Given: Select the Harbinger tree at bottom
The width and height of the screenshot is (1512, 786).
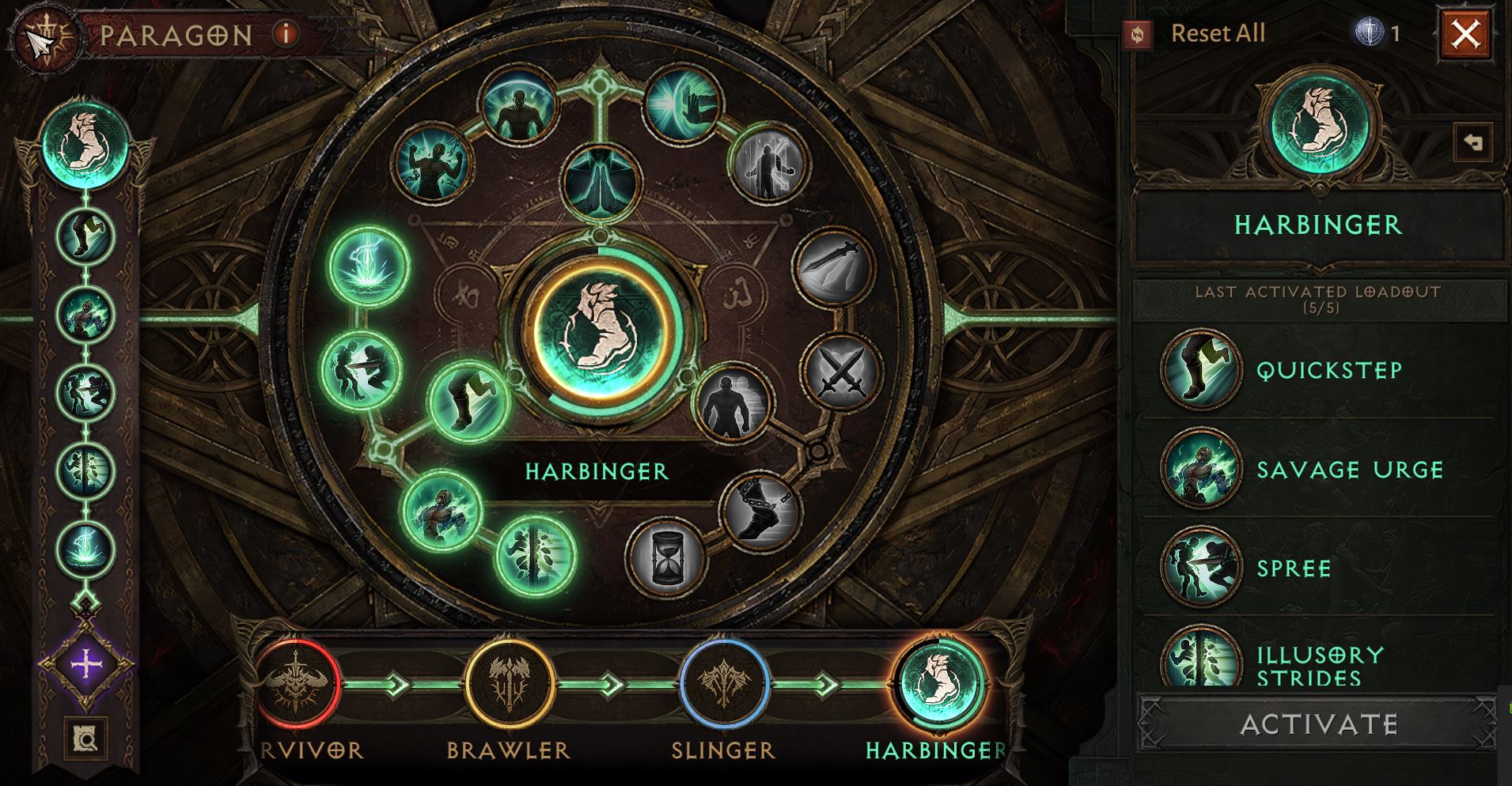Looking at the screenshot, I should 939,685.
